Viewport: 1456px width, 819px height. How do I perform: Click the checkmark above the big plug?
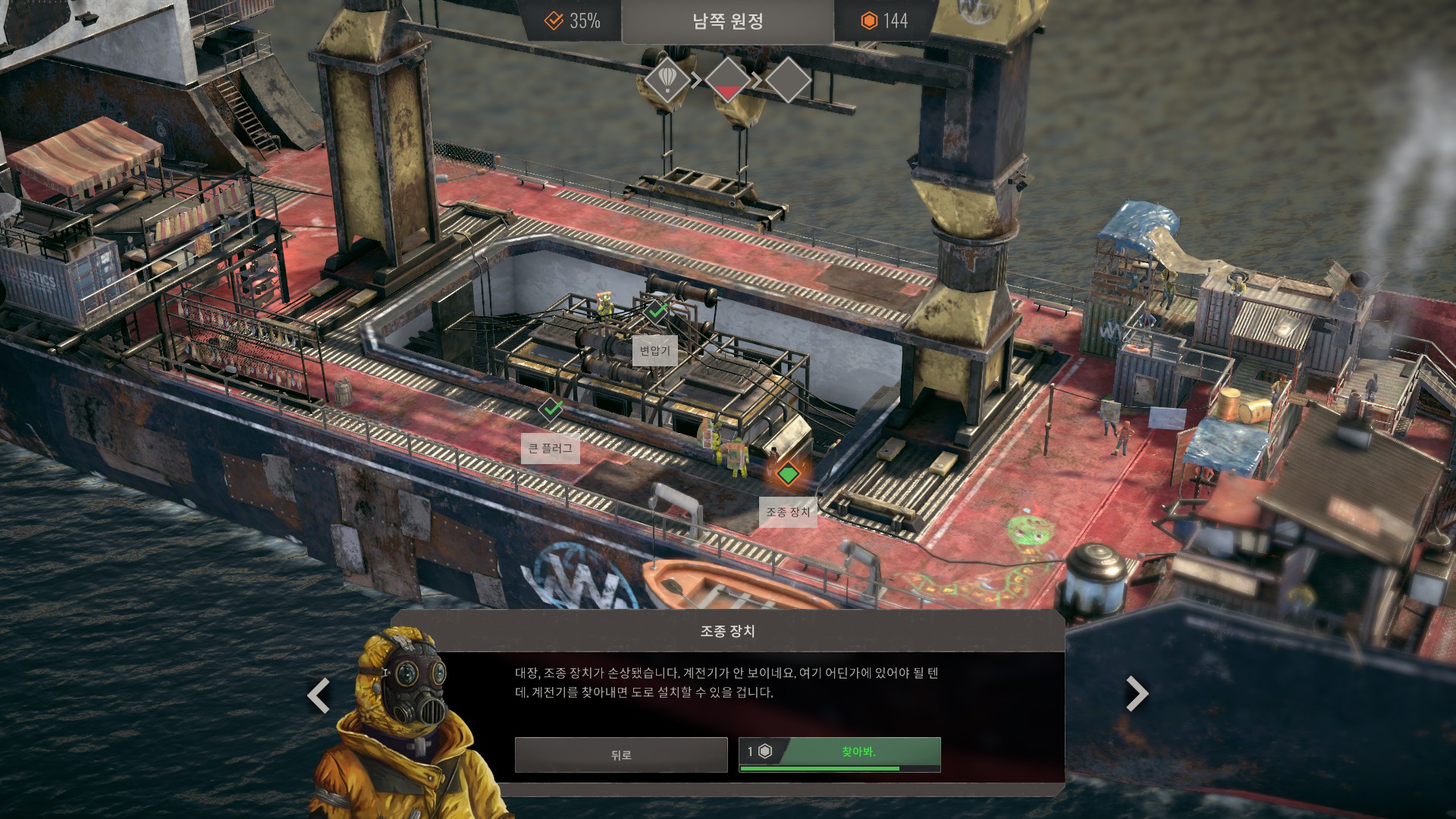point(551,409)
